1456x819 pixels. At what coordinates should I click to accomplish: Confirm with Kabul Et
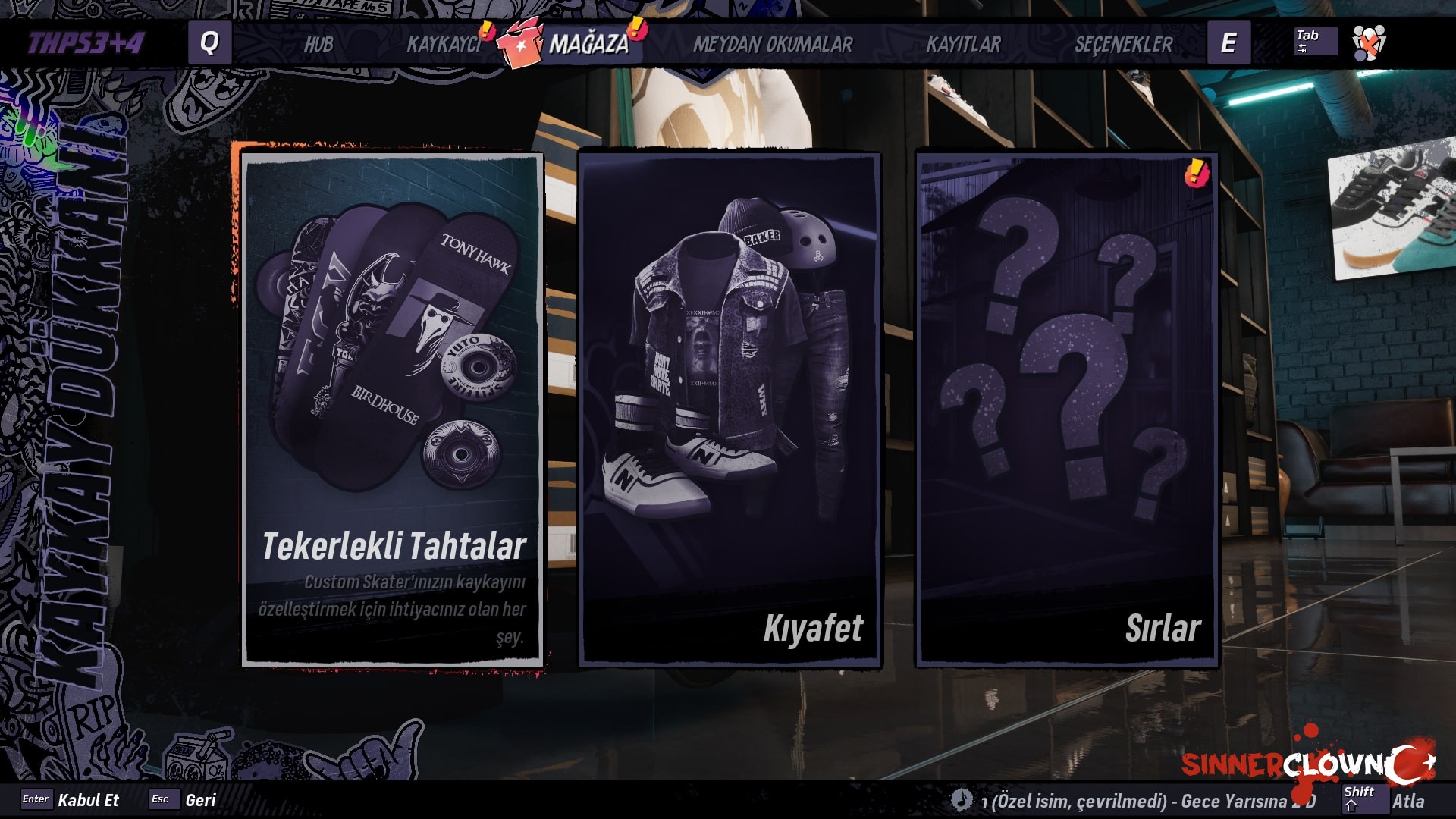[88, 800]
